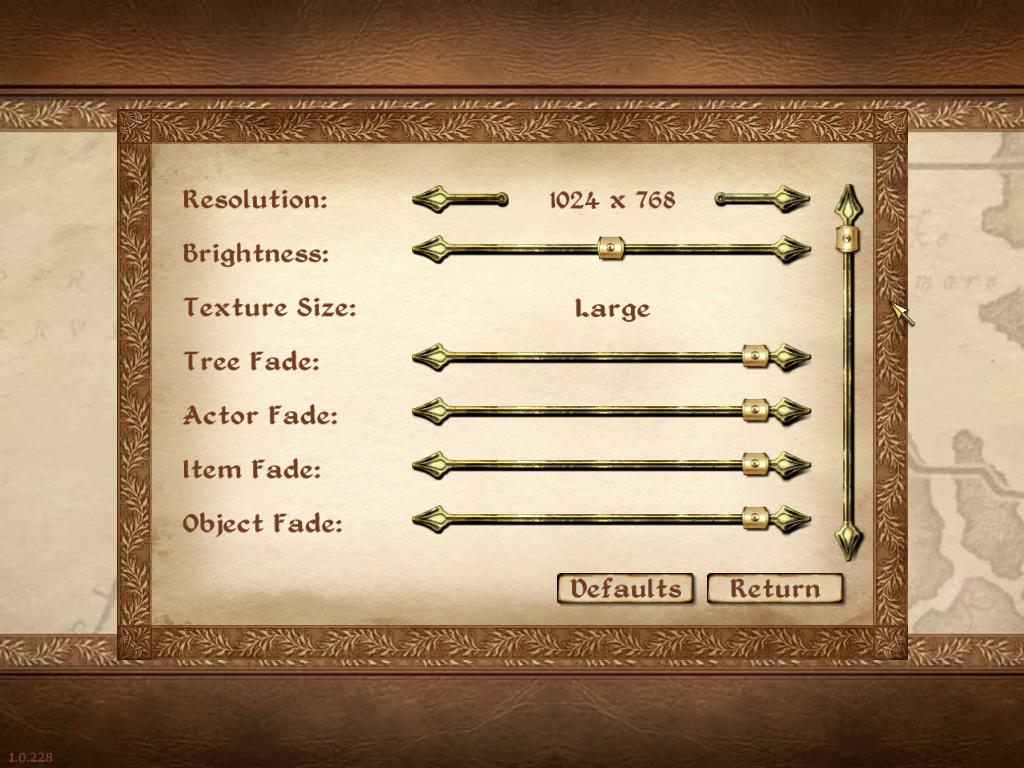The image size is (1024, 768).
Task: Click the Defaults button
Action: [625, 589]
